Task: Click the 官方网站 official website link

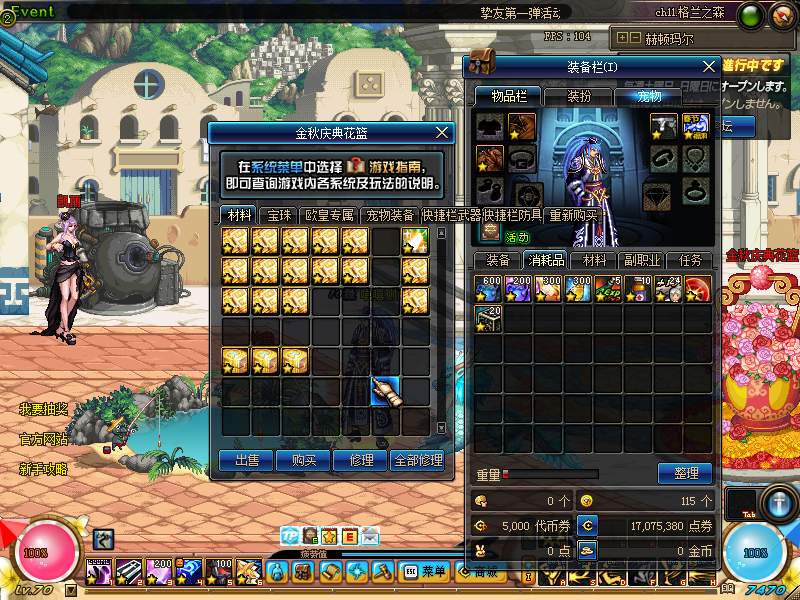Action: (x=43, y=439)
